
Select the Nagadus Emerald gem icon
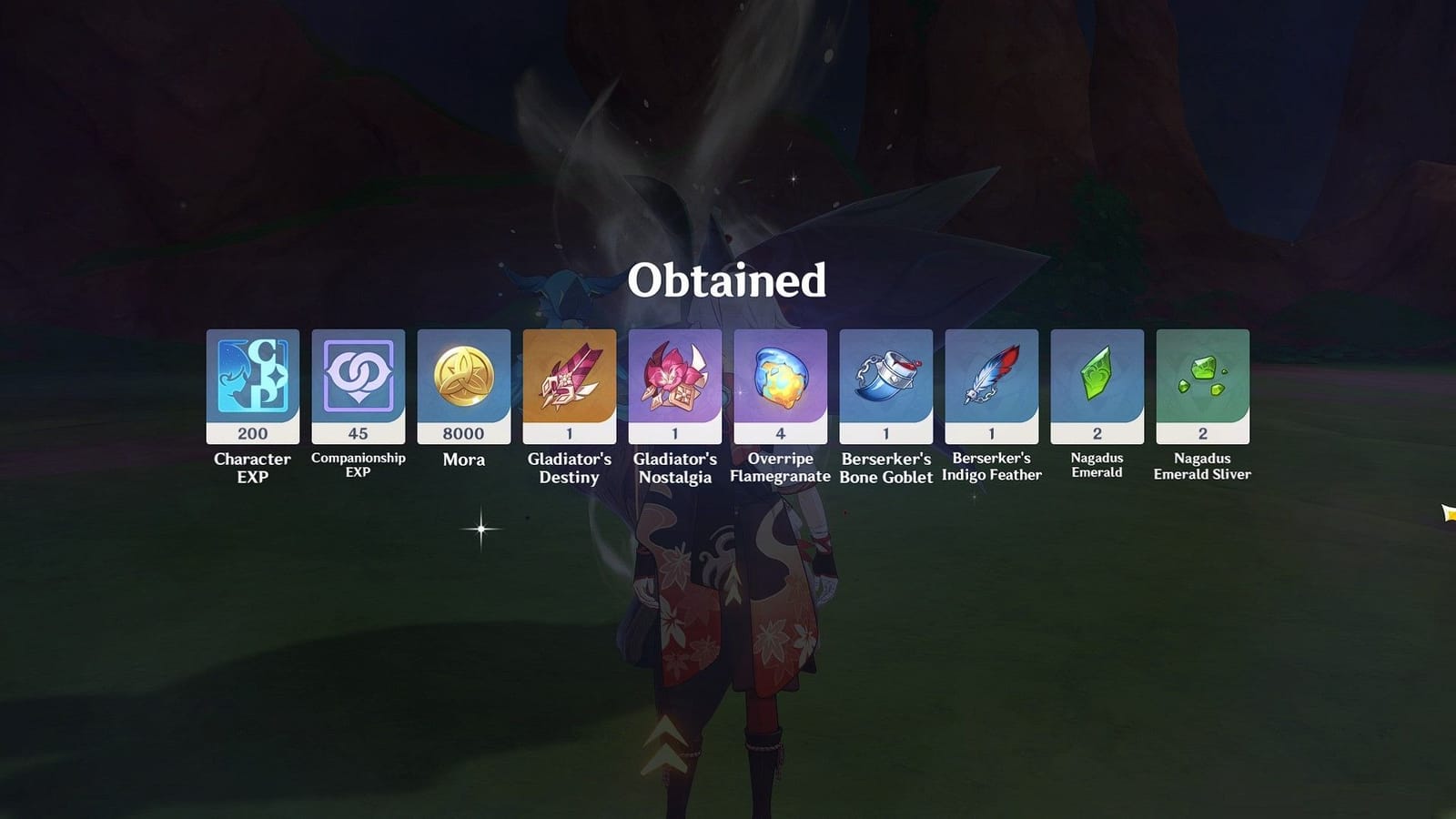click(x=1097, y=378)
